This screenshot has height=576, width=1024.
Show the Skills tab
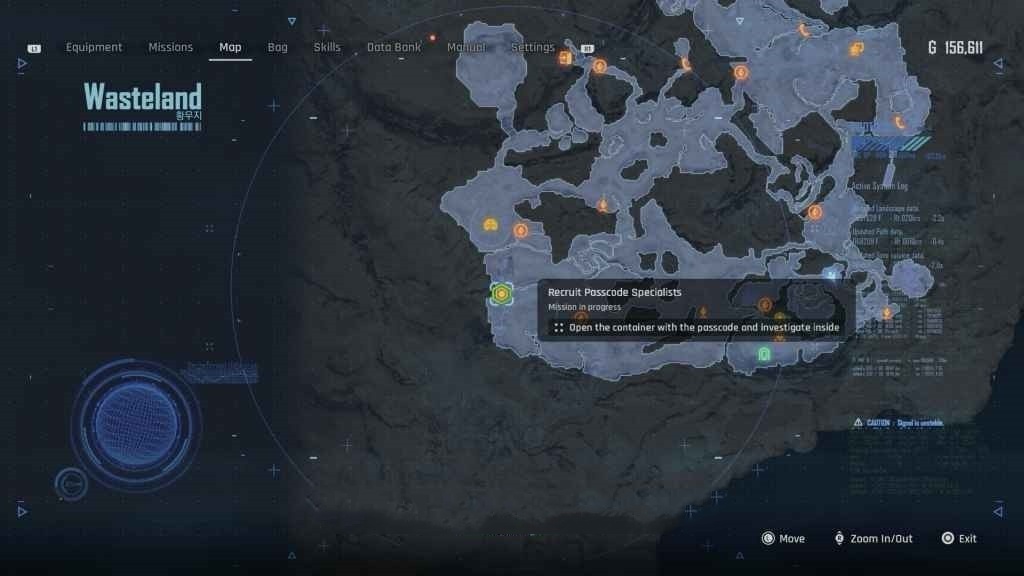tap(327, 47)
